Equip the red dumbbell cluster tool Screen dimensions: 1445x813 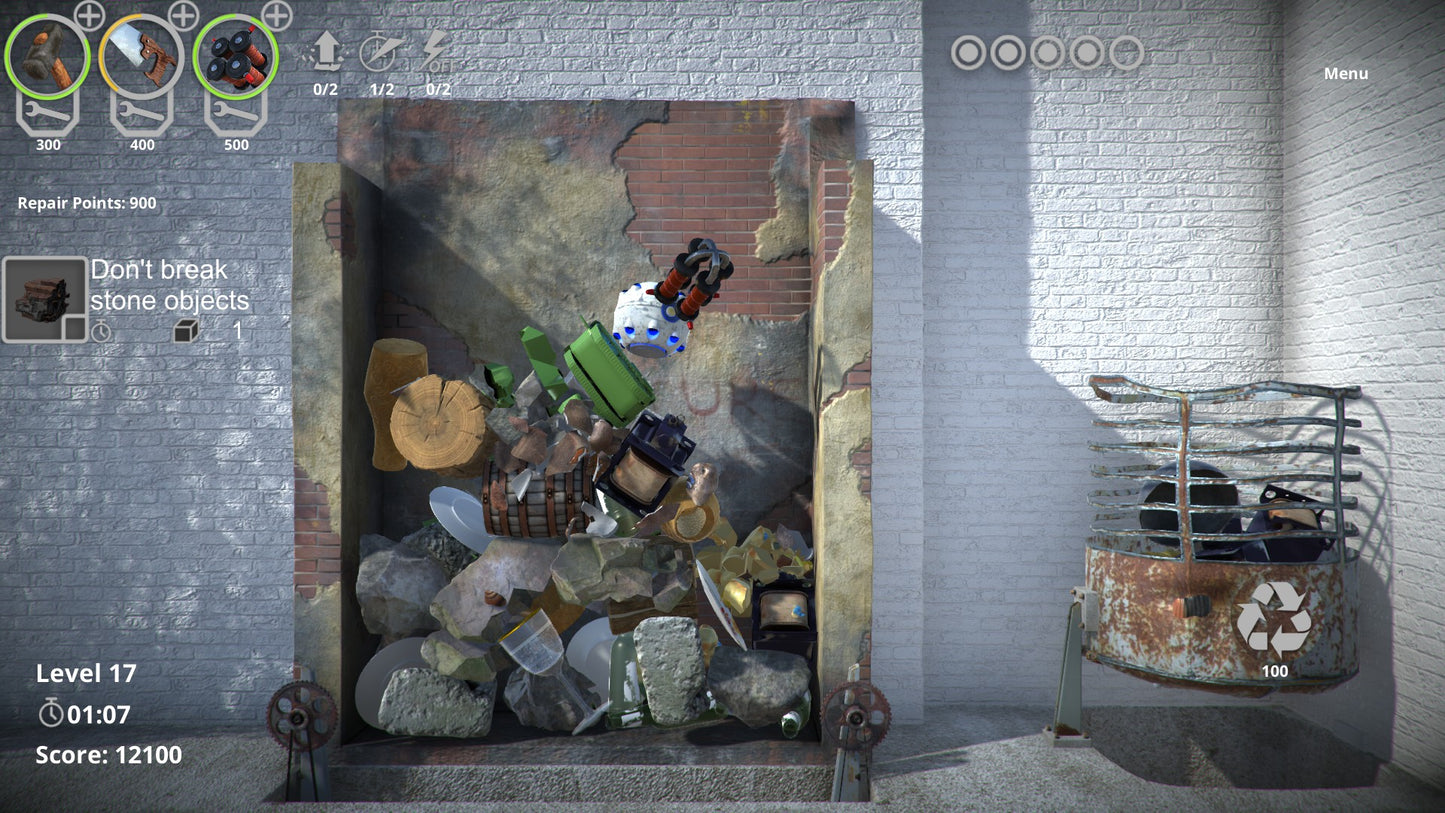[235, 56]
